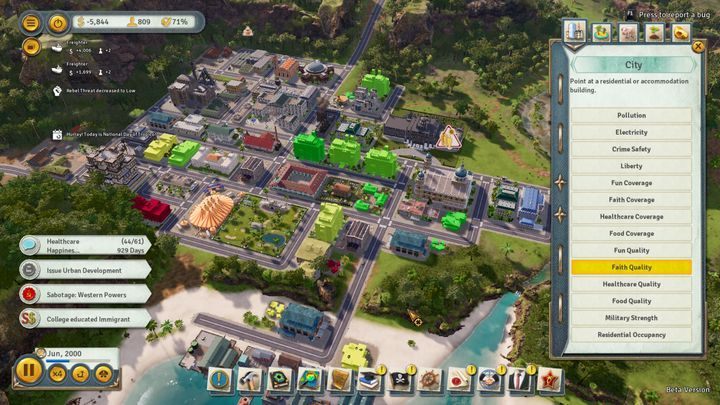Screen dimensions: 720x405
Task: Open the main menu hamburger button
Action: click(x=31, y=22)
